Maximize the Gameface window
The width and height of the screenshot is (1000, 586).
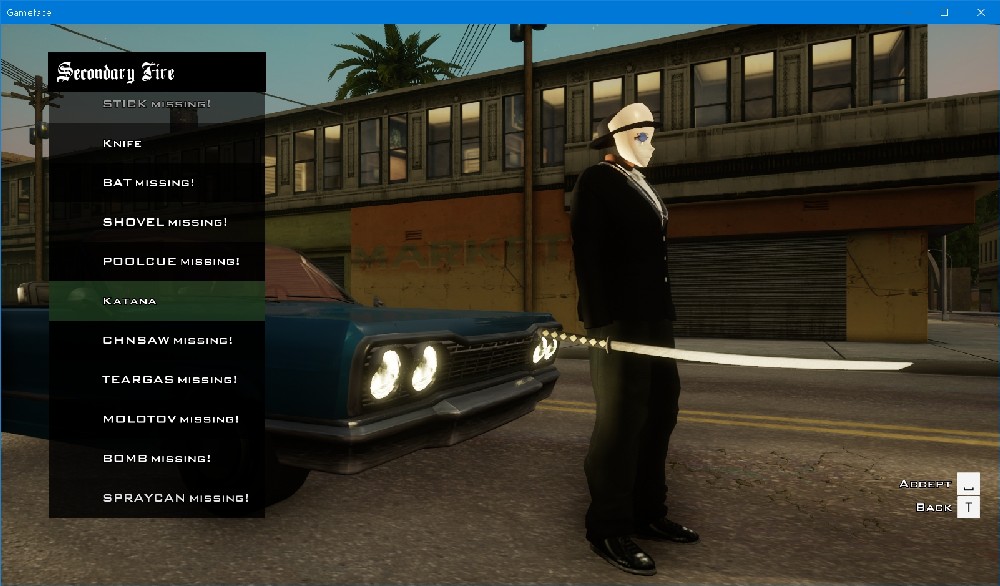945,12
